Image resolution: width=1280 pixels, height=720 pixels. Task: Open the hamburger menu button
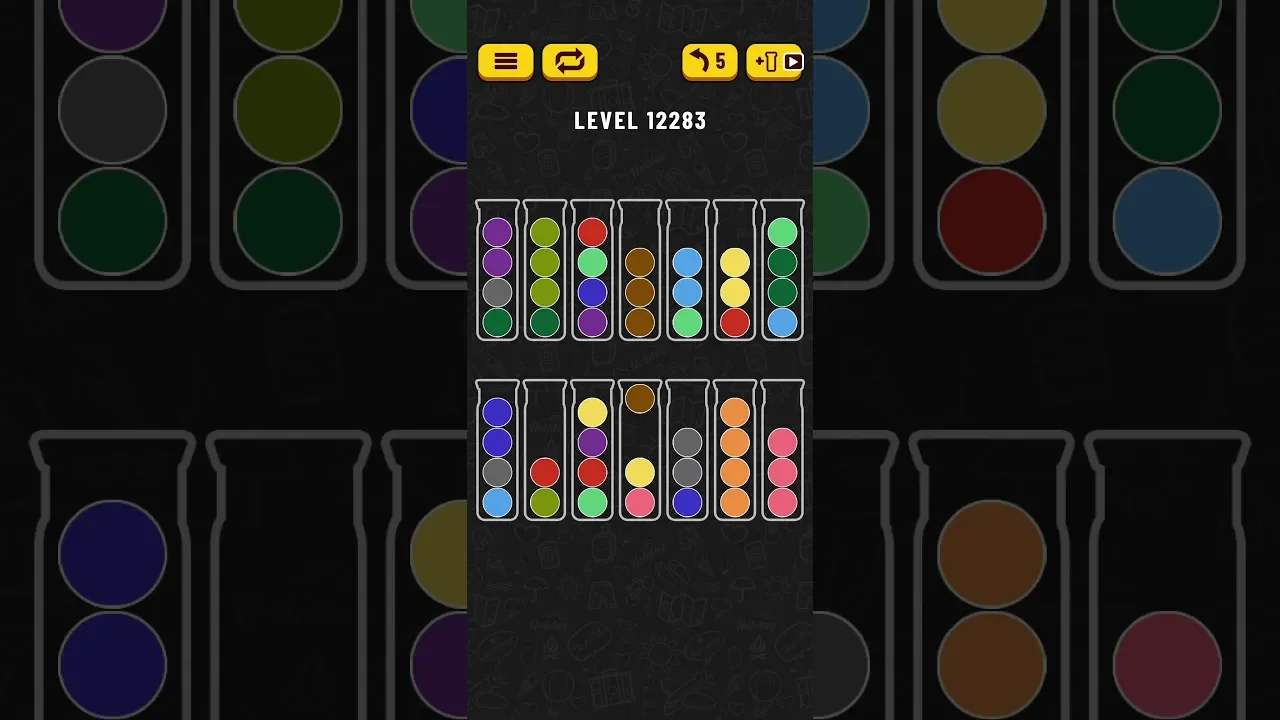pyautogui.click(x=505, y=62)
